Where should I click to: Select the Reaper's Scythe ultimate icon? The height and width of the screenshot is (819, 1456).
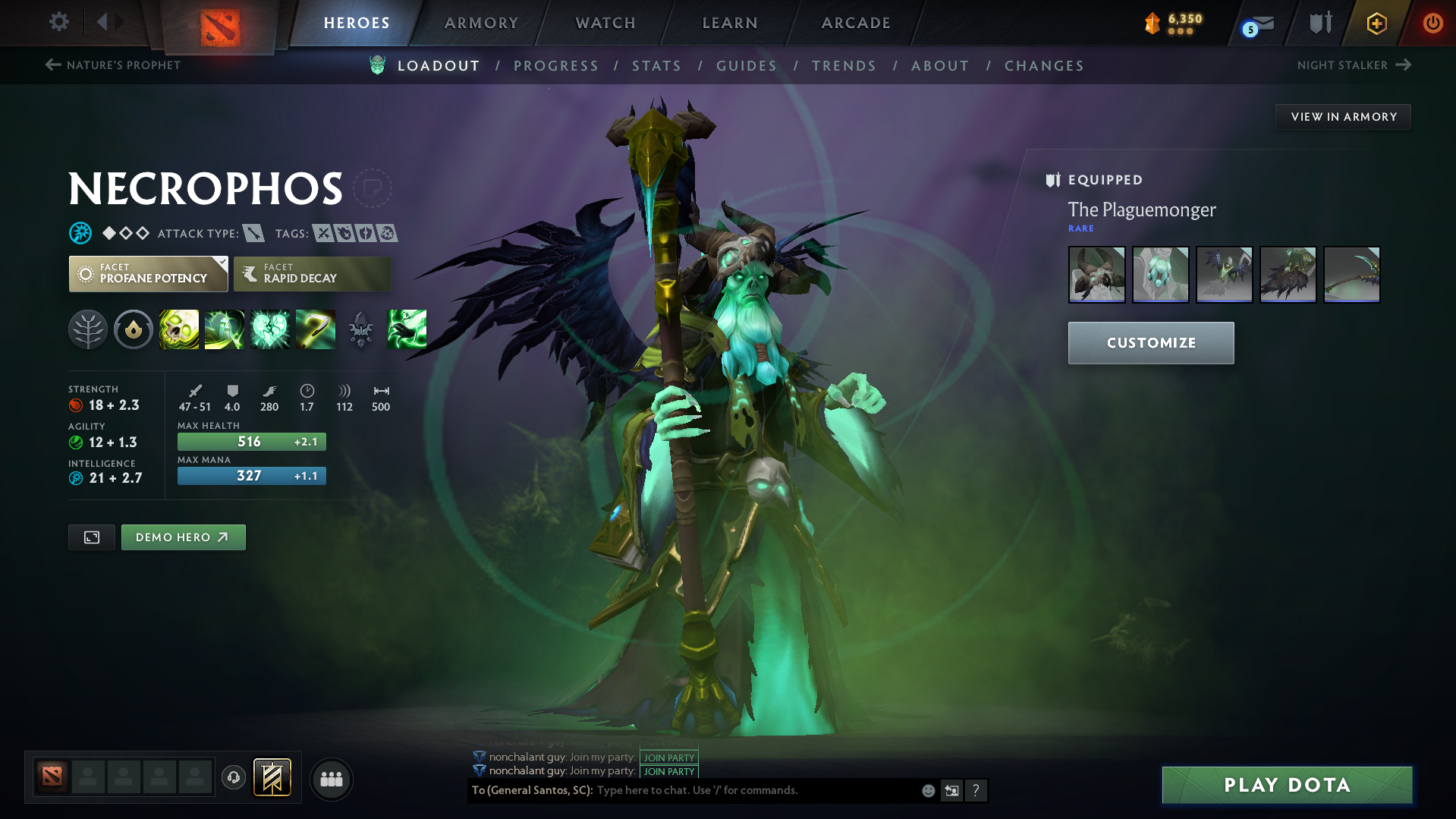click(316, 329)
